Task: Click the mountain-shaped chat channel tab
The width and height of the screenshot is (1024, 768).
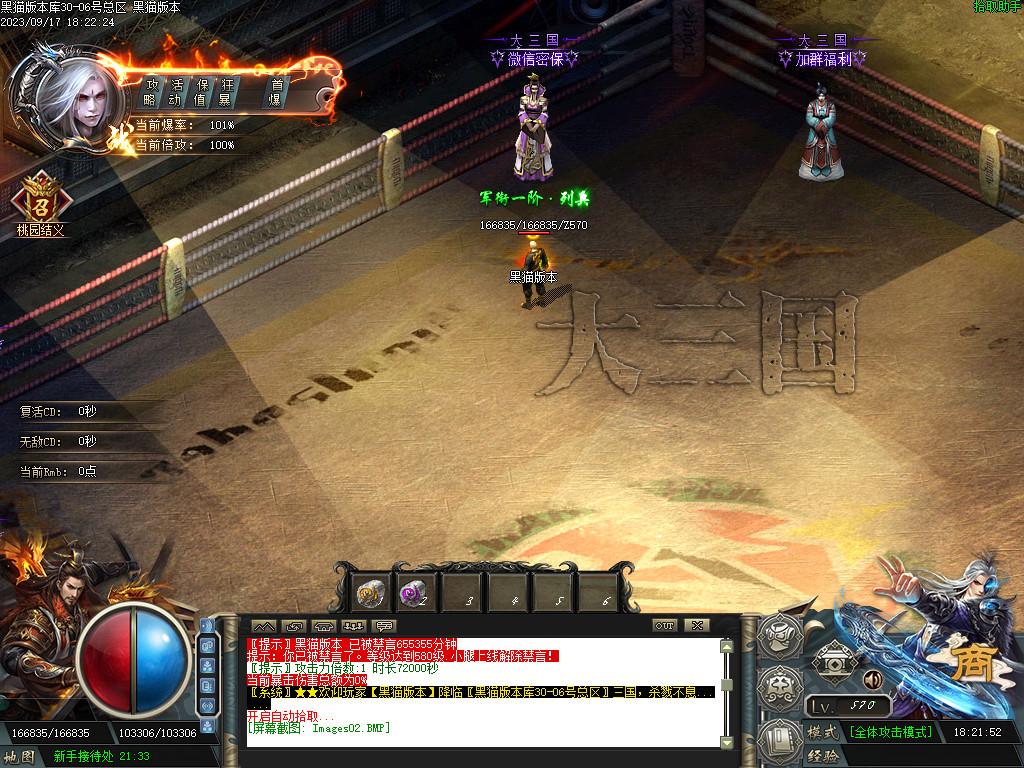Action: 262,626
